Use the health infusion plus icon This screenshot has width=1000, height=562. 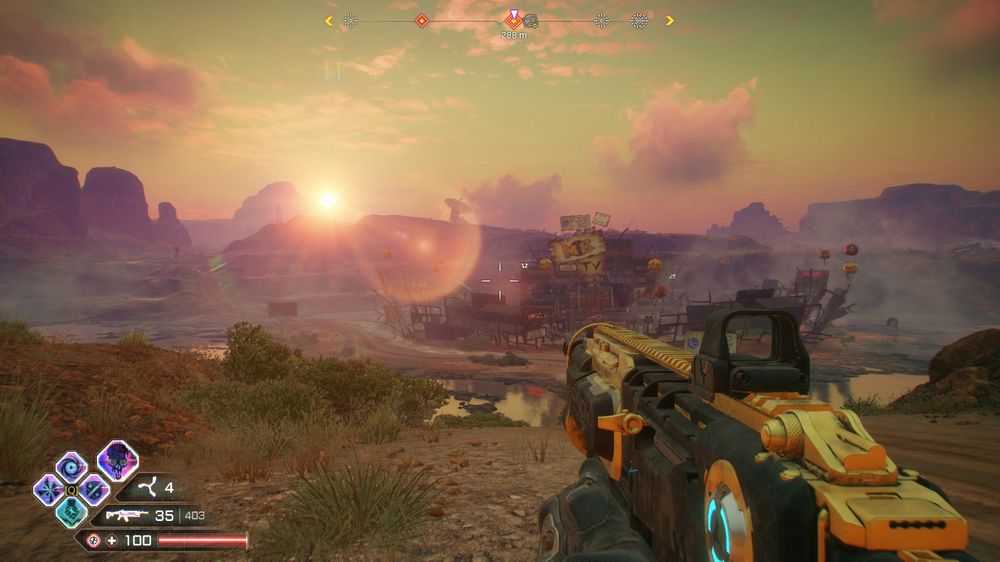coord(112,541)
